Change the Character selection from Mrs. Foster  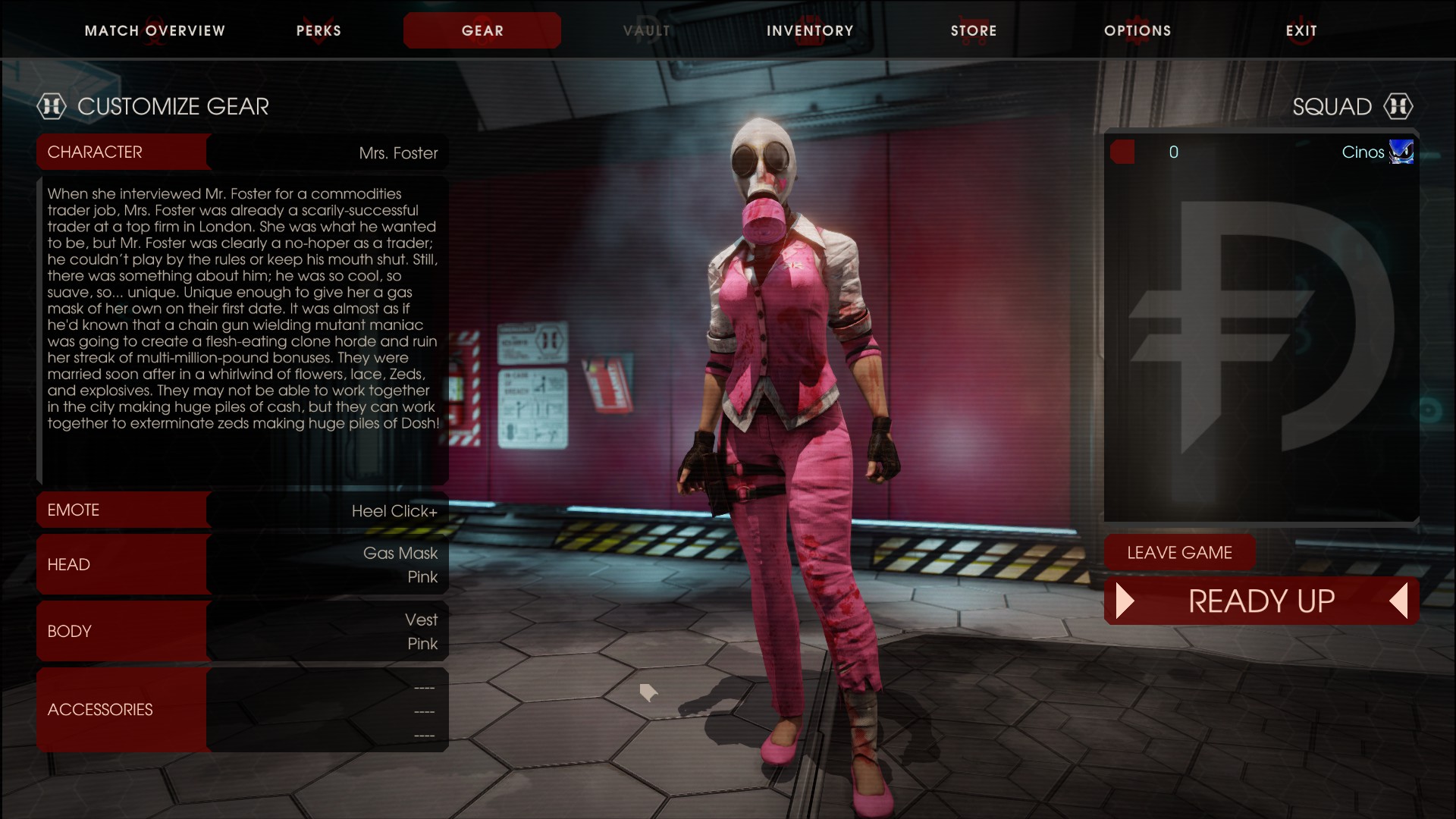[243, 152]
